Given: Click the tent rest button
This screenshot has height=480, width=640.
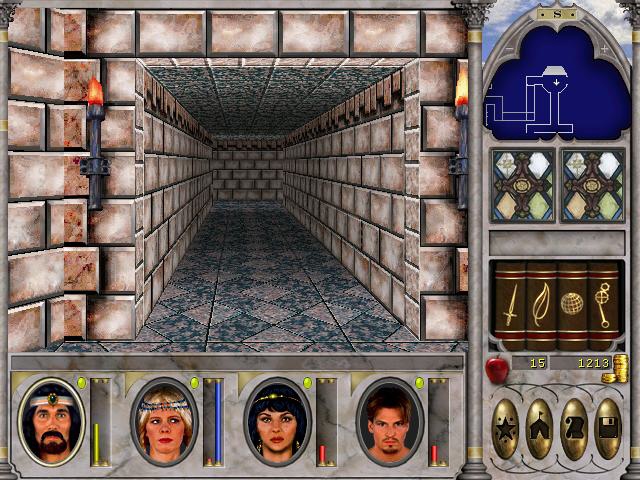Looking at the screenshot, I should pyautogui.click(x=540, y=428).
